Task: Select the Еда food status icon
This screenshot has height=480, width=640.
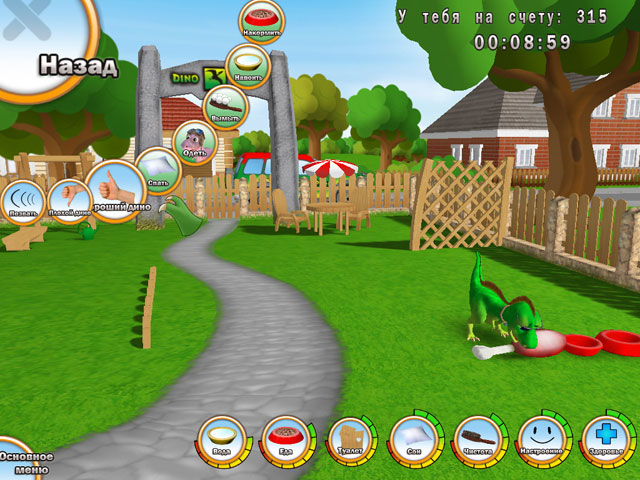Action: tap(286, 440)
